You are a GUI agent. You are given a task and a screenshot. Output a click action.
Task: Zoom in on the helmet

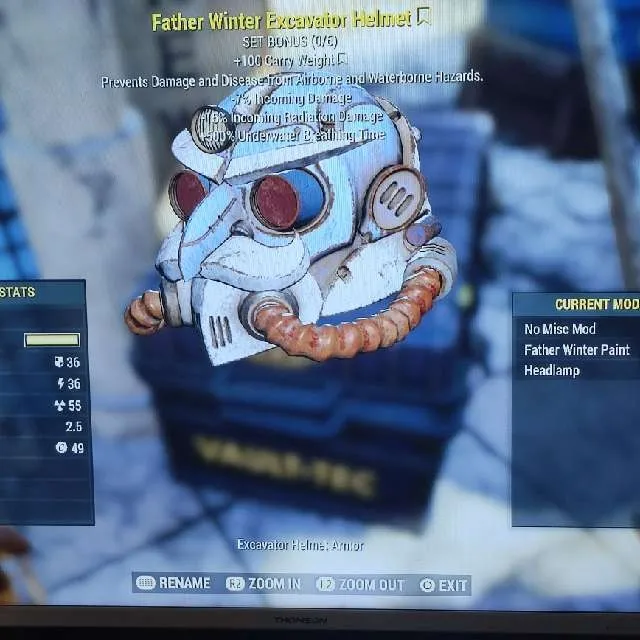tap(263, 583)
